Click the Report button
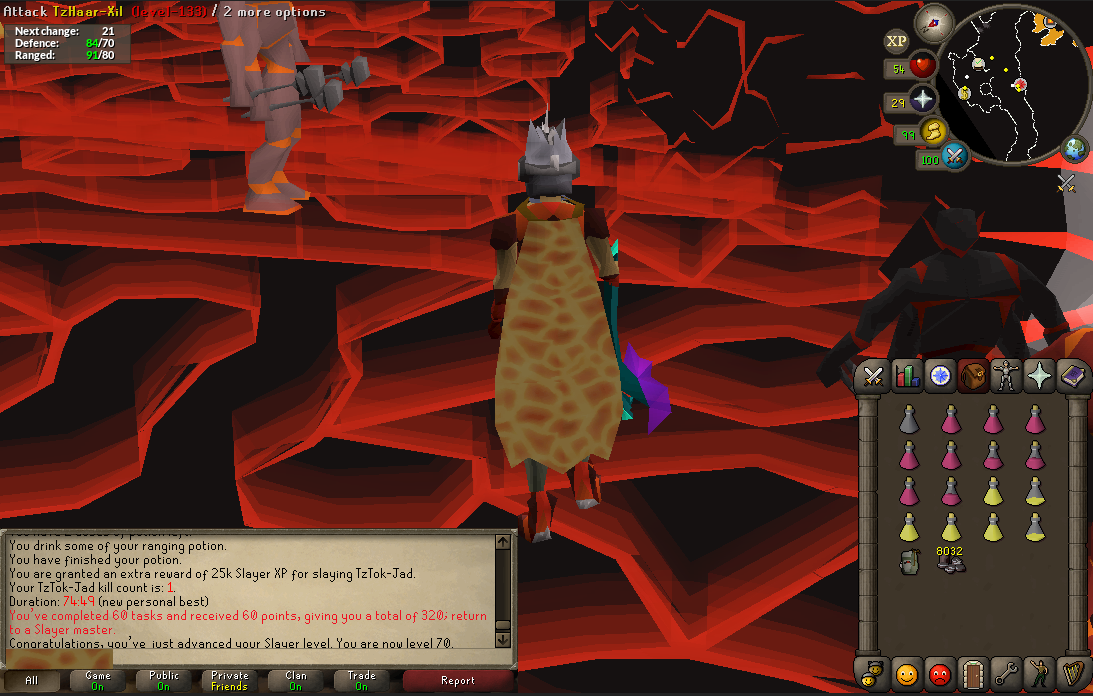 click(458, 680)
